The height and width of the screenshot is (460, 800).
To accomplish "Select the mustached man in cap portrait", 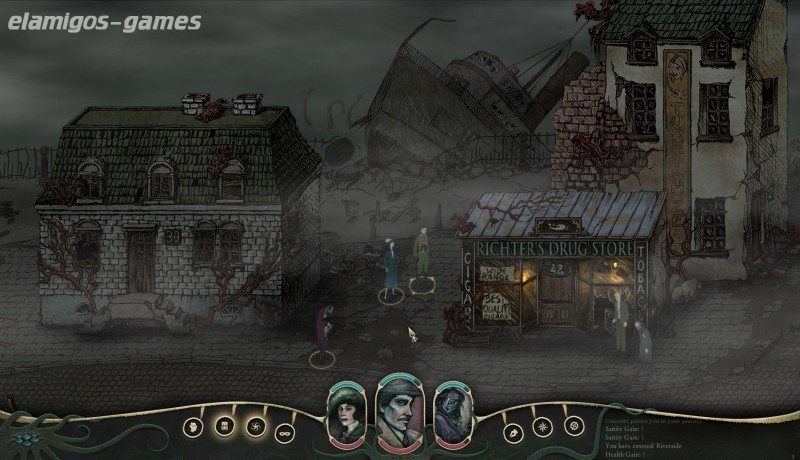I will pyautogui.click(x=399, y=413).
